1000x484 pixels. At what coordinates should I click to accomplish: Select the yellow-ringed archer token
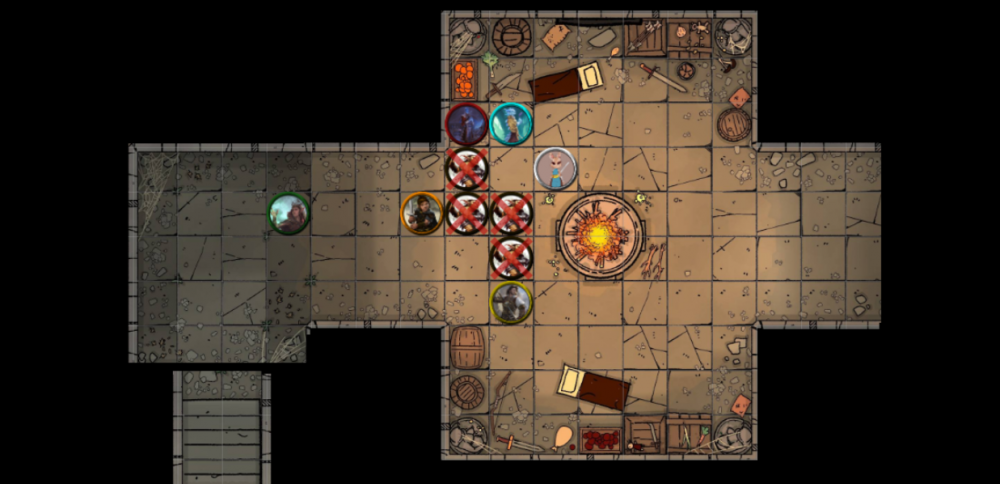[511, 302]
